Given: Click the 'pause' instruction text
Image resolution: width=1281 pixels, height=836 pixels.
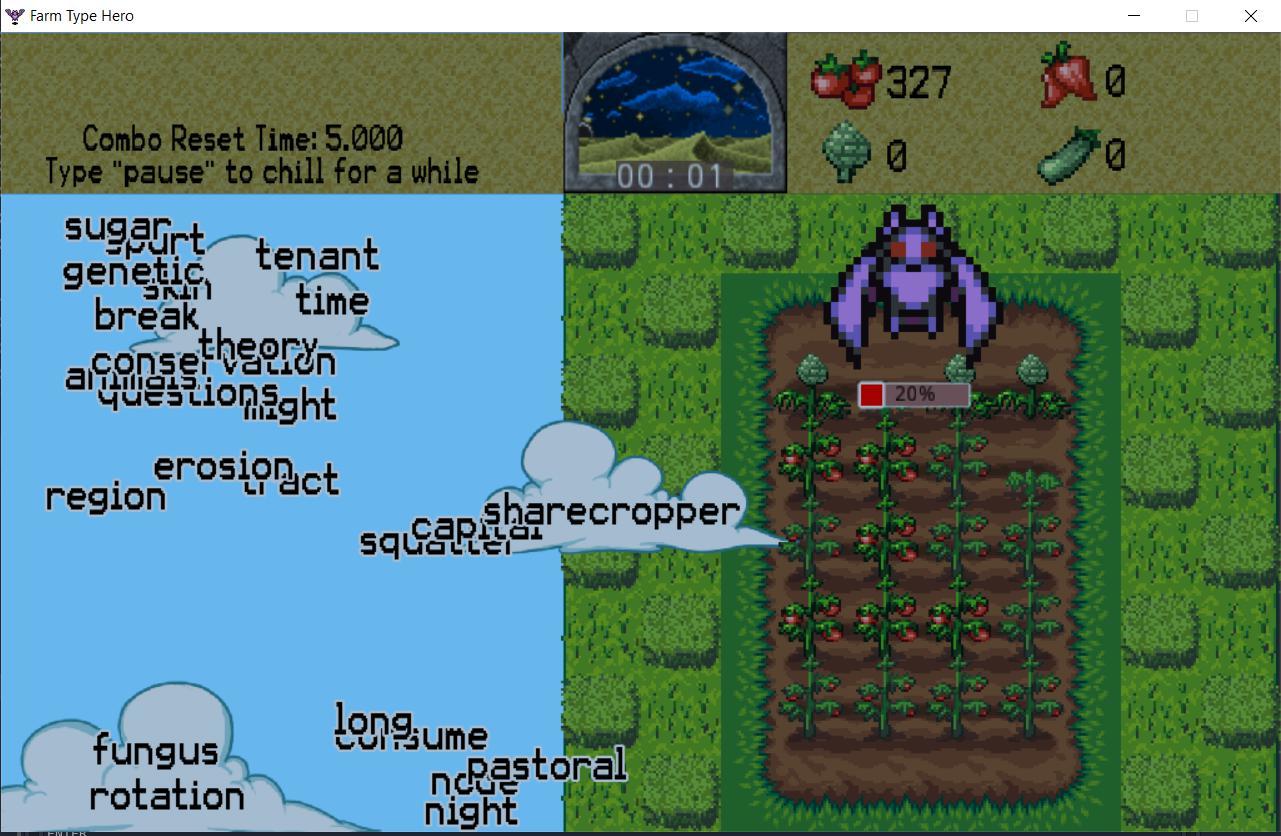Looking at the screenshot, I should click(260, 171).
